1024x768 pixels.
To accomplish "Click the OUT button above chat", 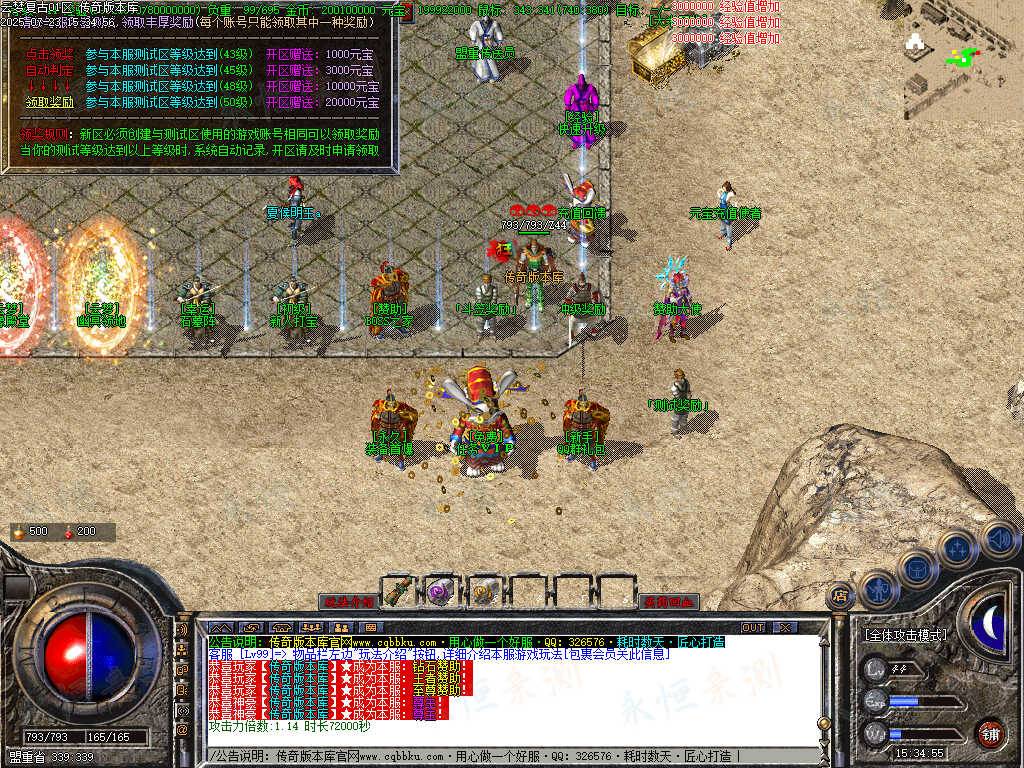I will [753, 627].
